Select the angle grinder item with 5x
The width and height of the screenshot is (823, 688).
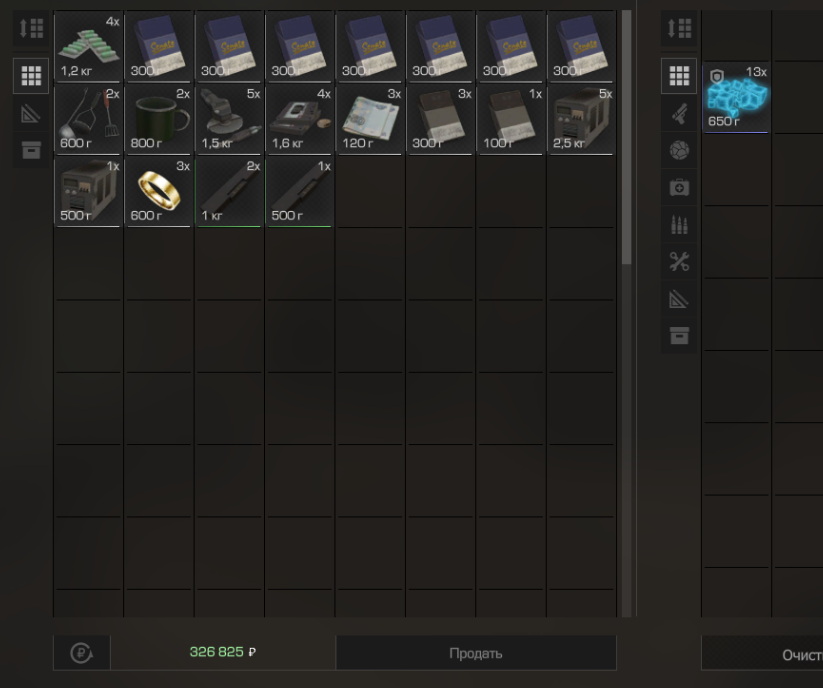click(x=229, y=119)
